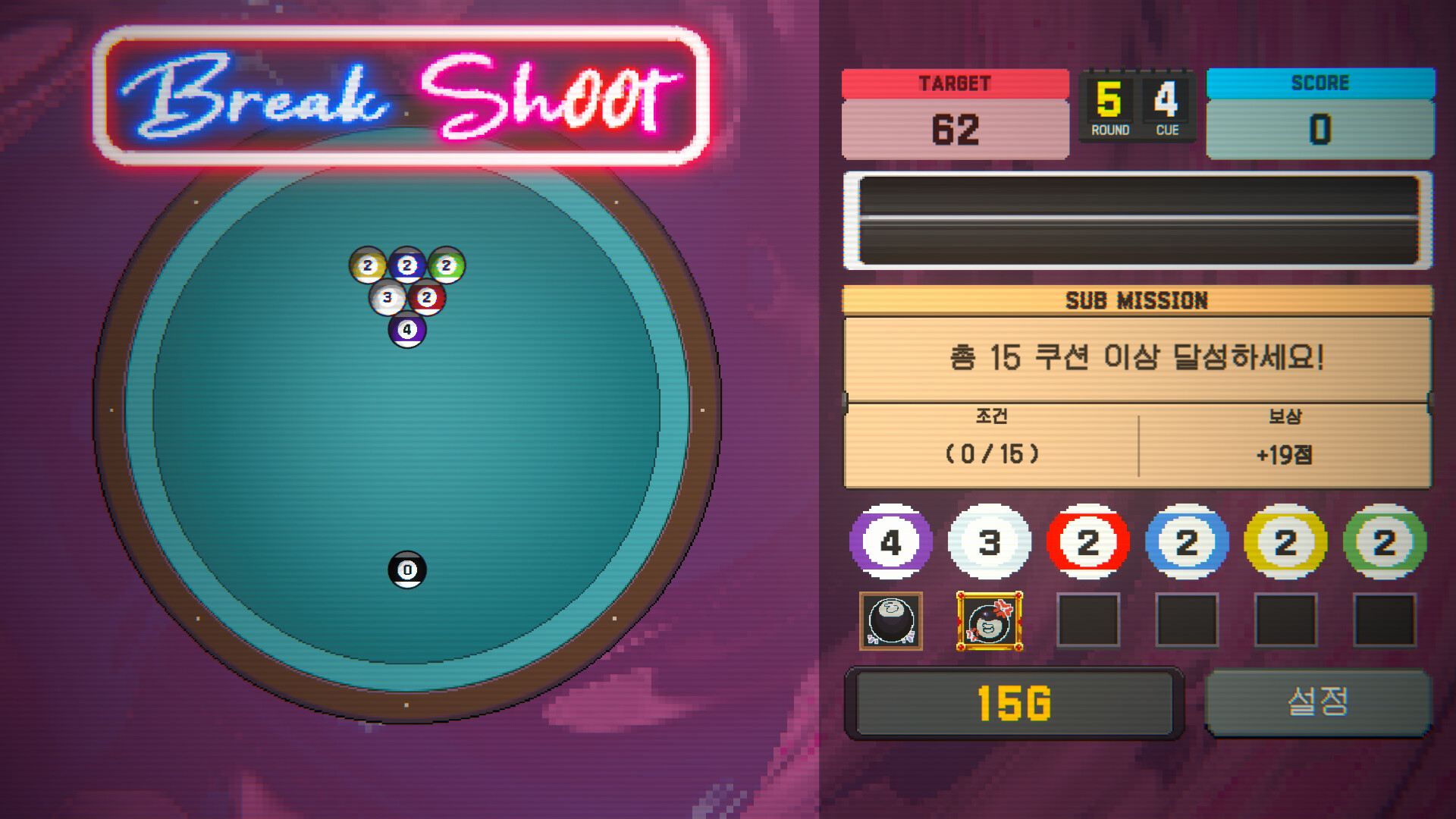This screenshot has width=1456, height=819.
Task: Click the purple 4 ball in the rack
Action: pyautogui.click(x=408, y=328)
